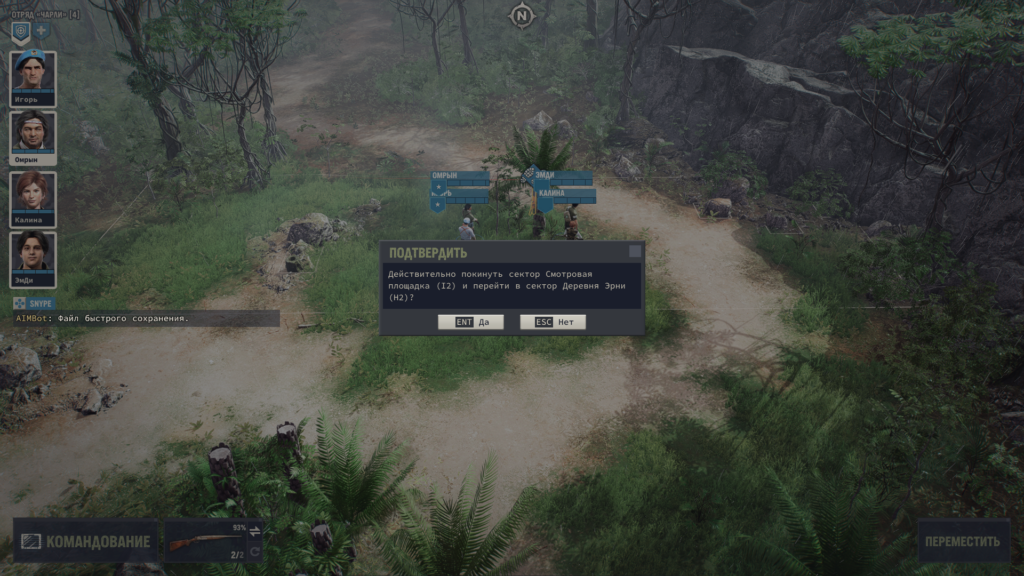Click the plus icon beside squad shield

(41, 31)
